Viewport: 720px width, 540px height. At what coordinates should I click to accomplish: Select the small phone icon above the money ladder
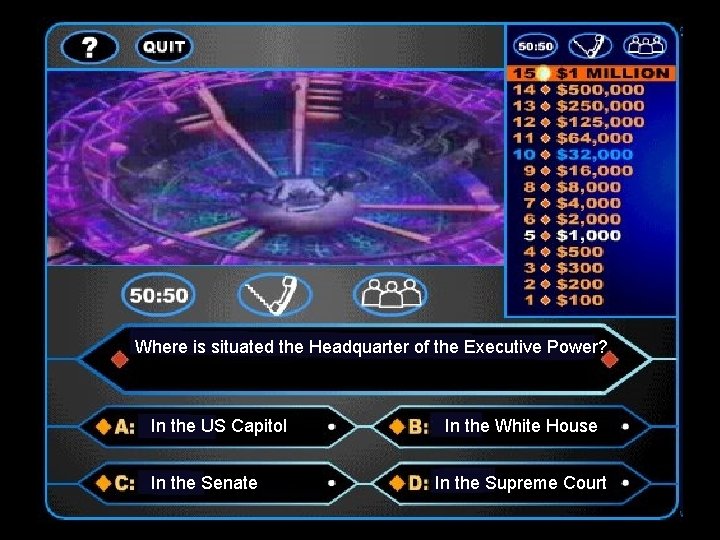point(590,46)
